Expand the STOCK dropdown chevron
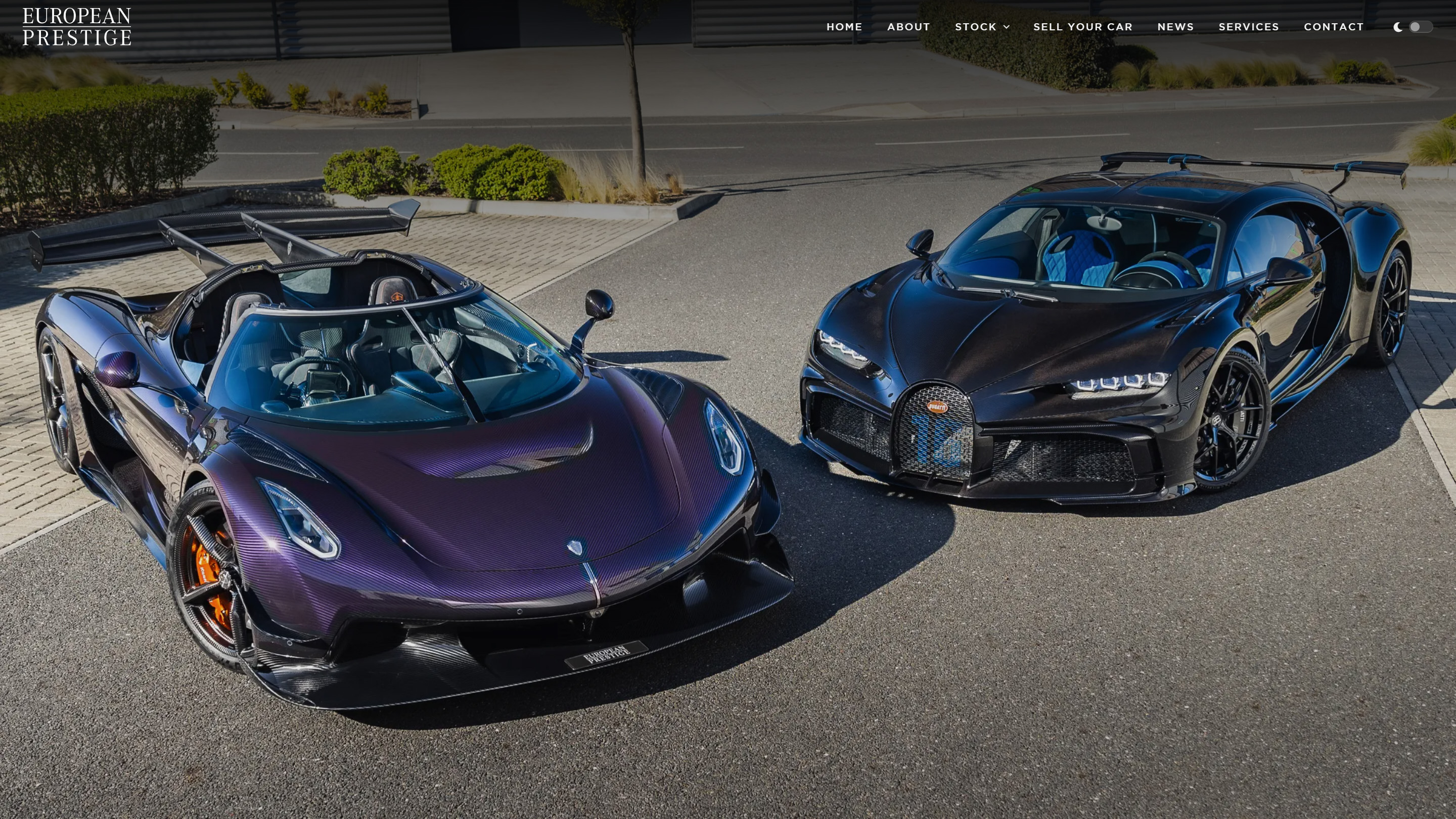The height and width of the screenshot is (819, 1456). [1008, 27]
